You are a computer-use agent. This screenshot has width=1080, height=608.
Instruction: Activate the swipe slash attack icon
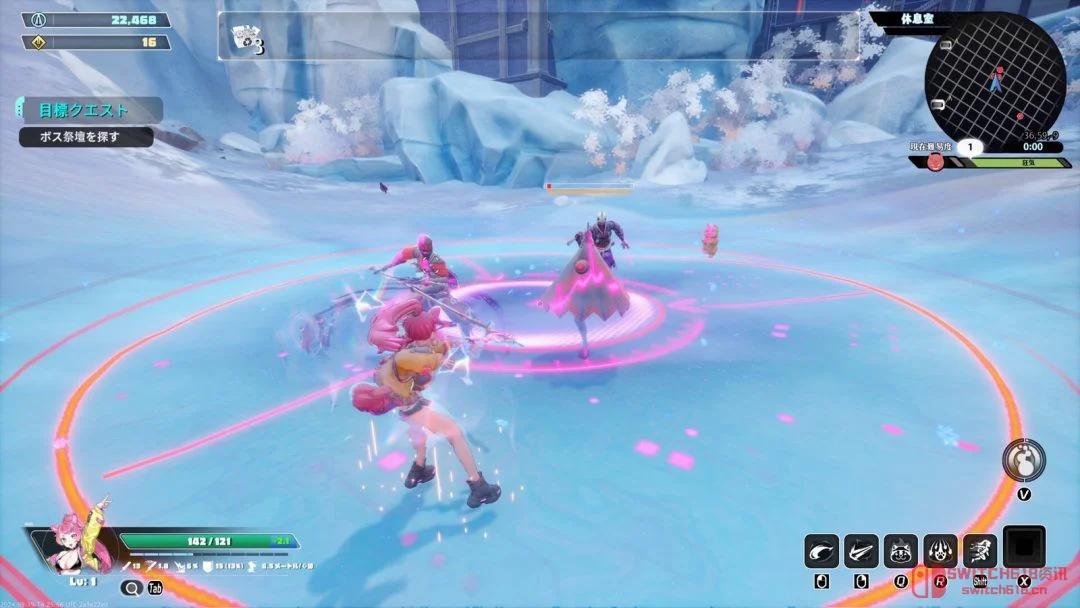tap(822, 551)
